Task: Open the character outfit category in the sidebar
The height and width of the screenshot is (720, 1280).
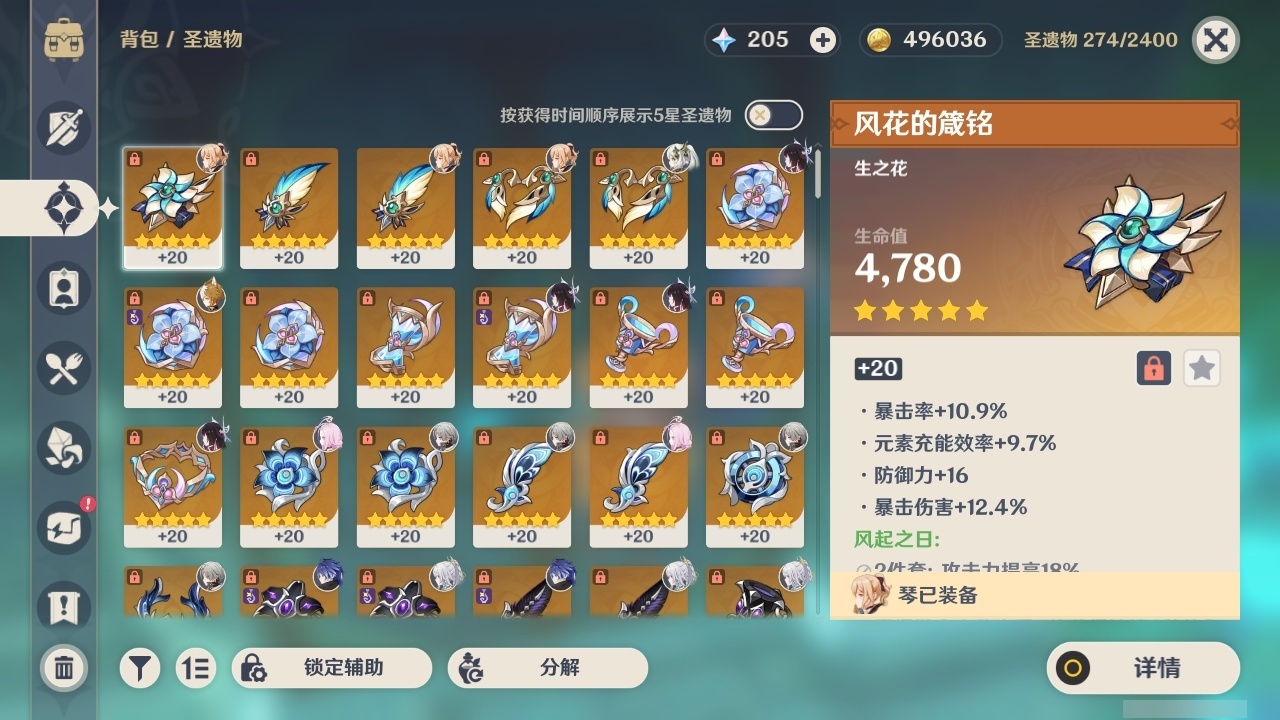Action: coord(64,288)
